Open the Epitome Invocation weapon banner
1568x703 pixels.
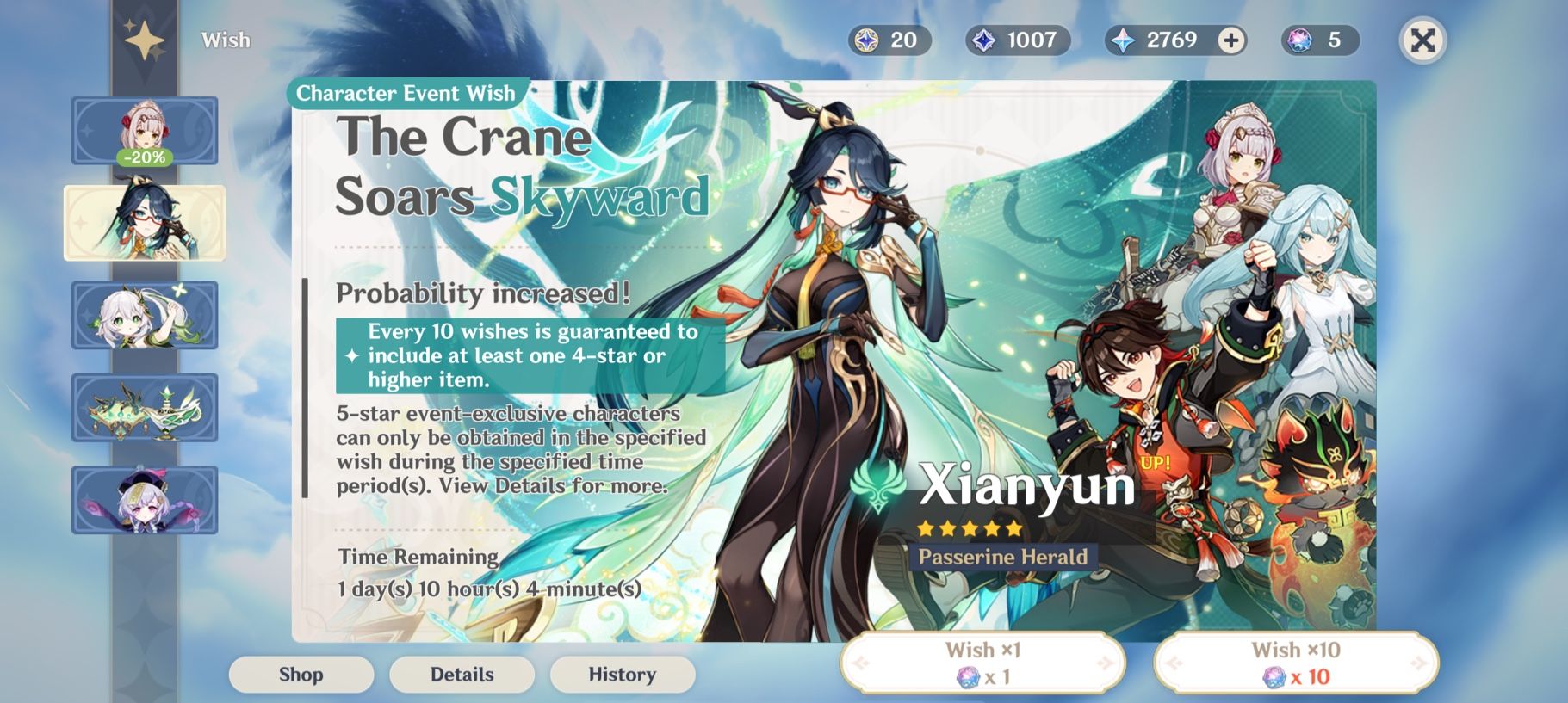click(x=145, y=408)
